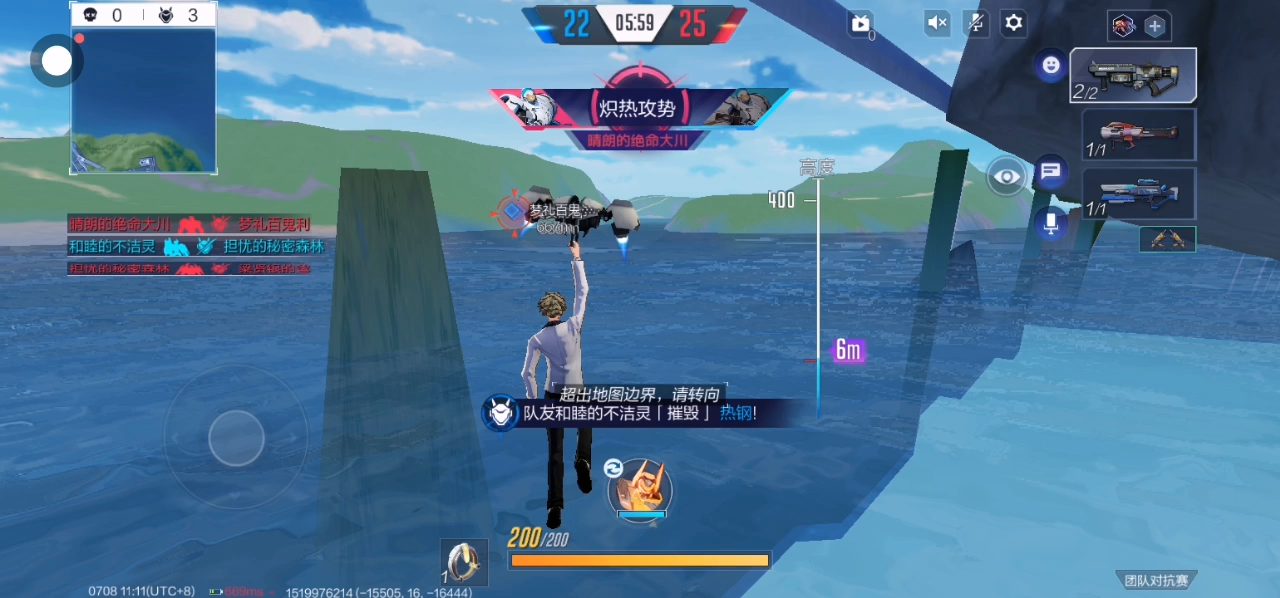
Task: Toggle the muted speaker icon
Action: pos(937,23)
